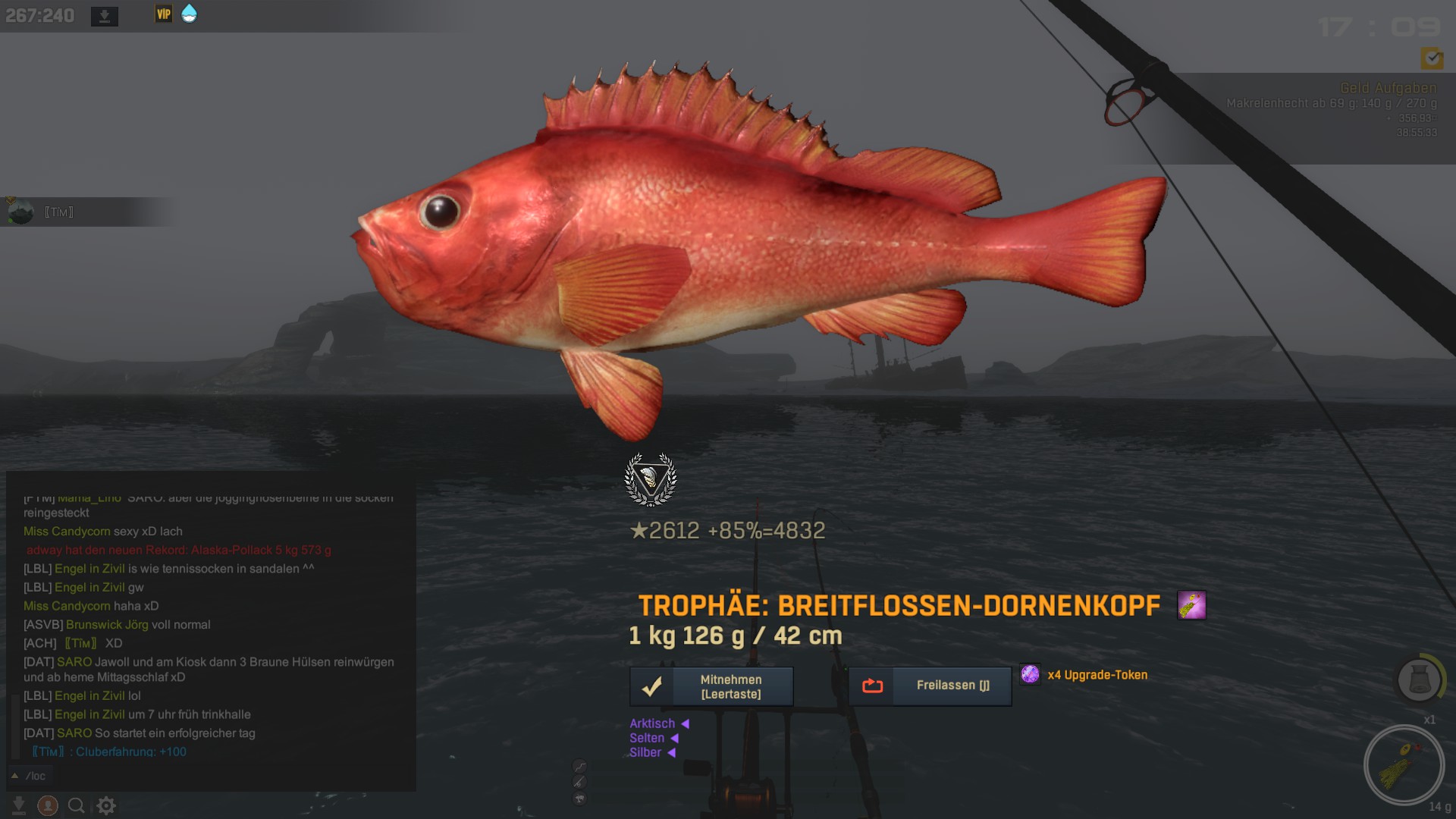This screenshot has width=1456, height=819.
Task: Open the Makrelenhecht money task tracker
Action: [x=1331, y=103]
